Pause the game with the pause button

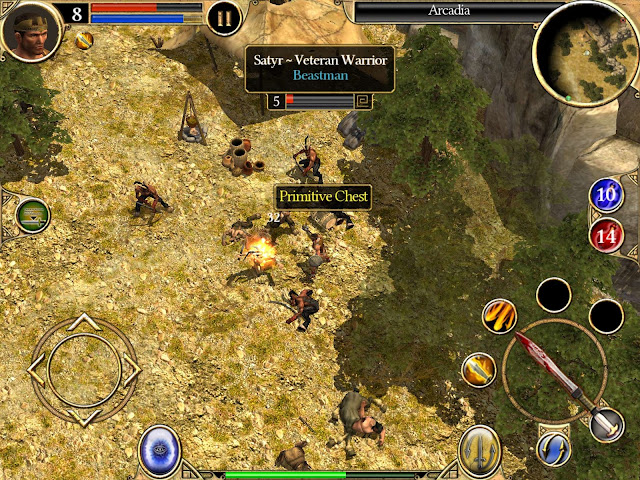224,17
